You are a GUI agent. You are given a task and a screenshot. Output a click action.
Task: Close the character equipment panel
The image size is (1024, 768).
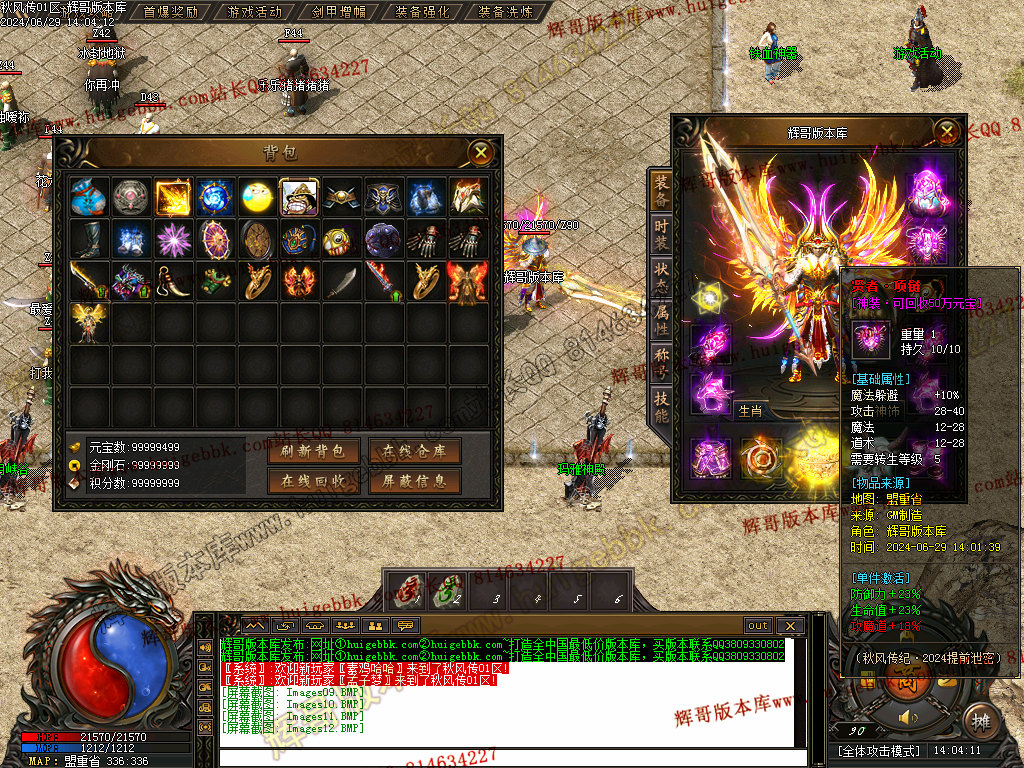[x=946, y=131]
